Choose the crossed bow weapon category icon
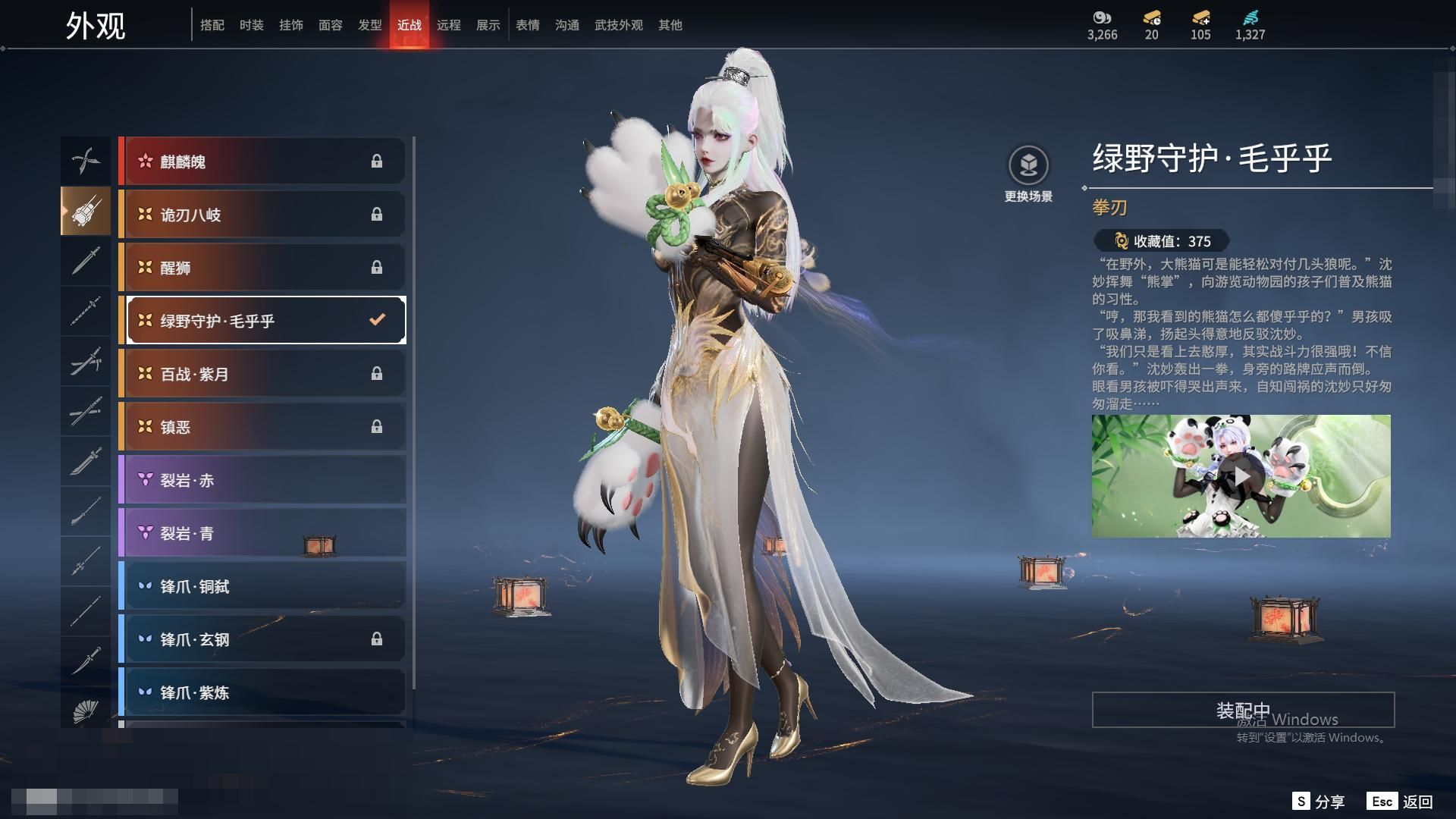Screen dimensions: 1456x819 pos(86,160)
